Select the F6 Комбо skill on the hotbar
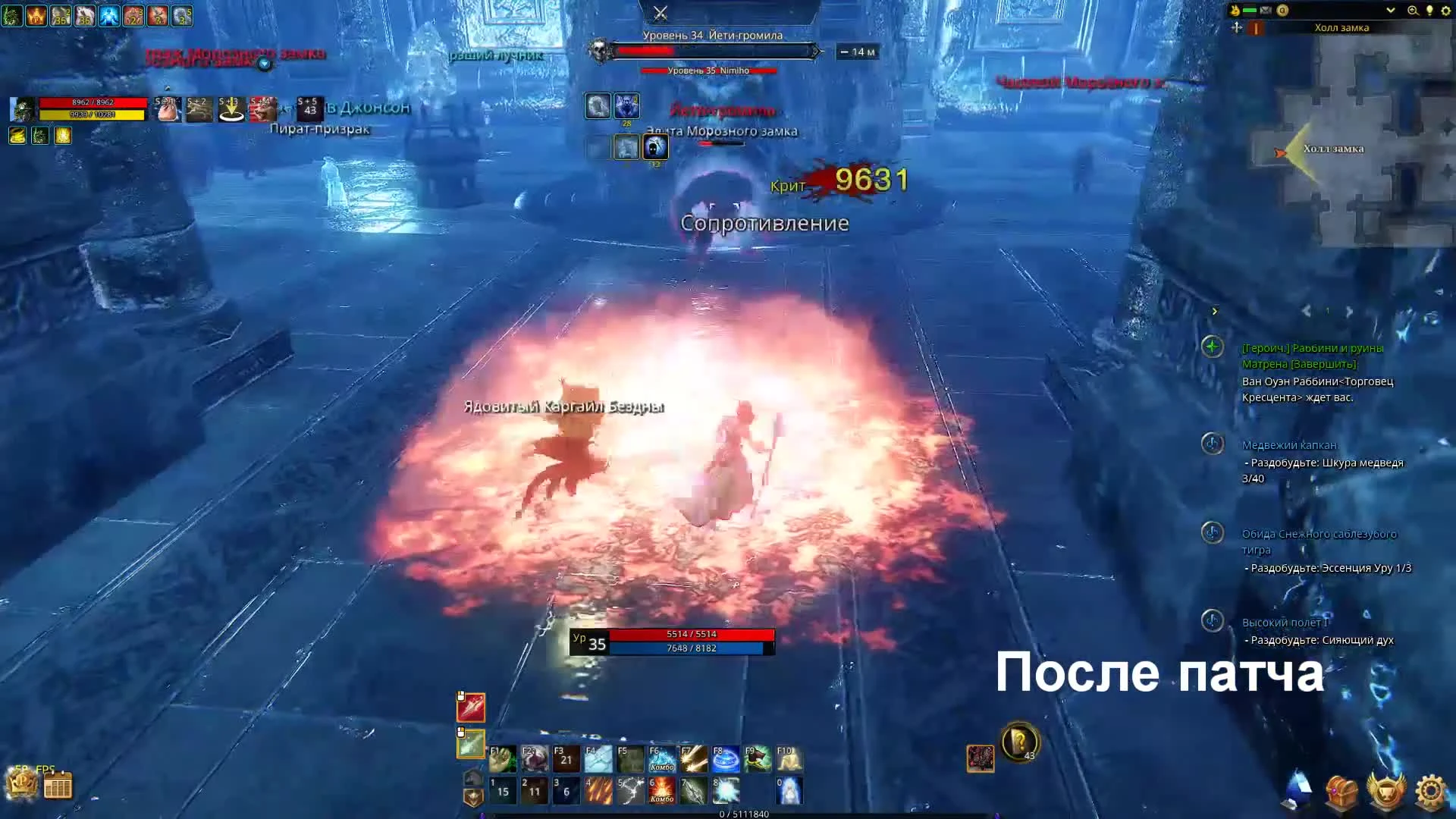This screenshot has width=1456, height=819. click(x=661, y=759)
